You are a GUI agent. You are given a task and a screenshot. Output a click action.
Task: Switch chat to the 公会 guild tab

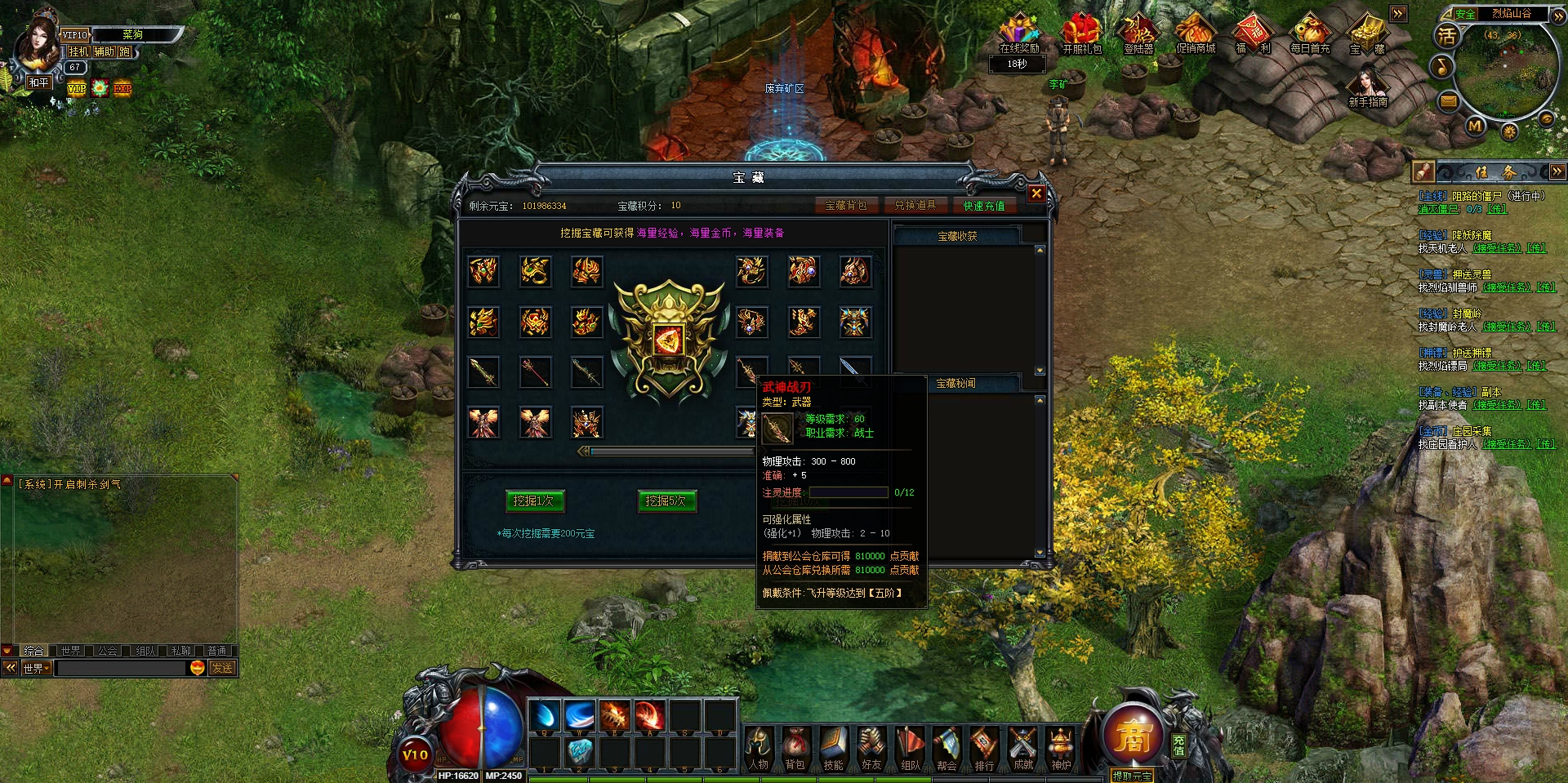[107, 651]
